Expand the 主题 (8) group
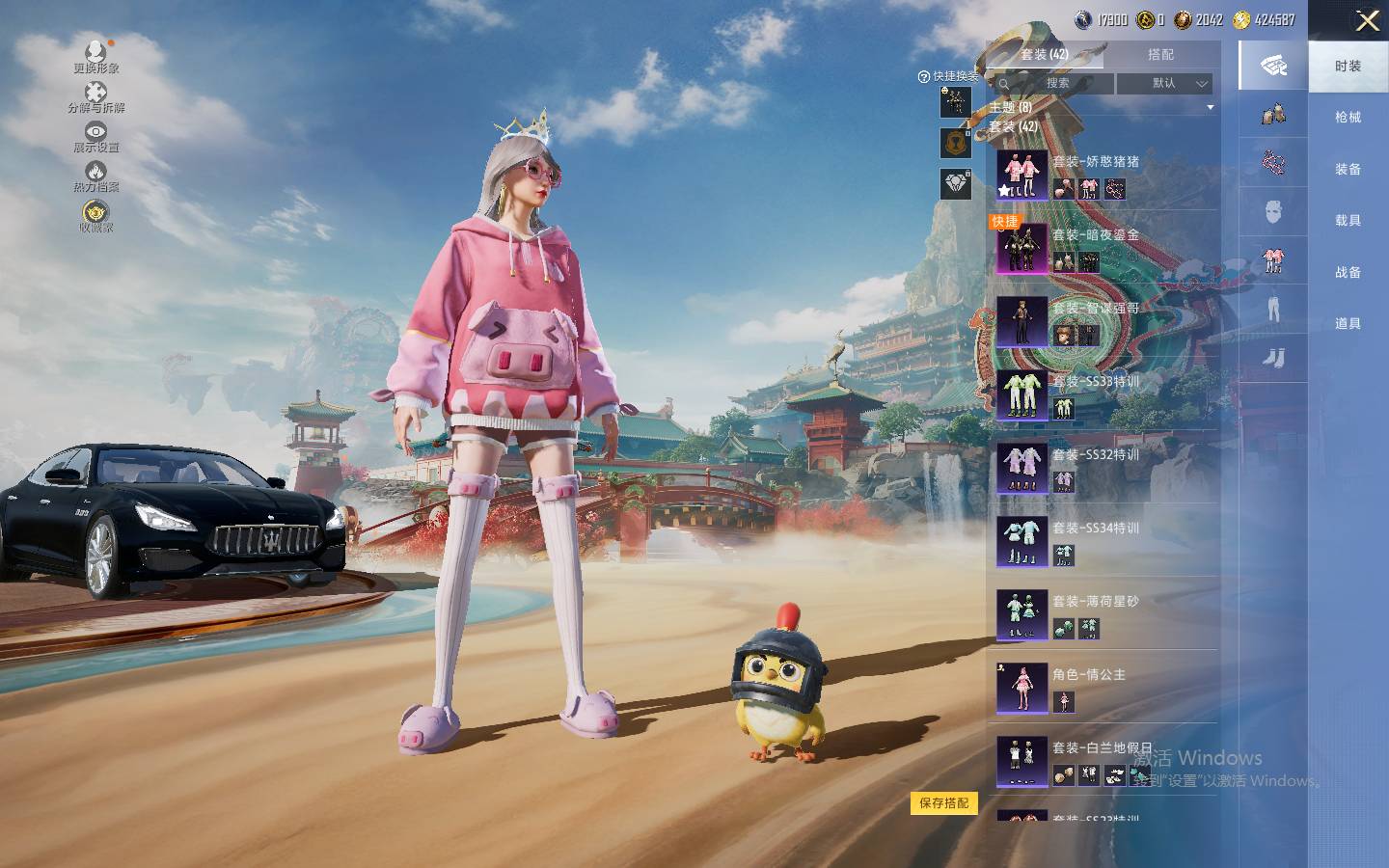This screenshot has height=868, width=1389. click(1100, 107)
